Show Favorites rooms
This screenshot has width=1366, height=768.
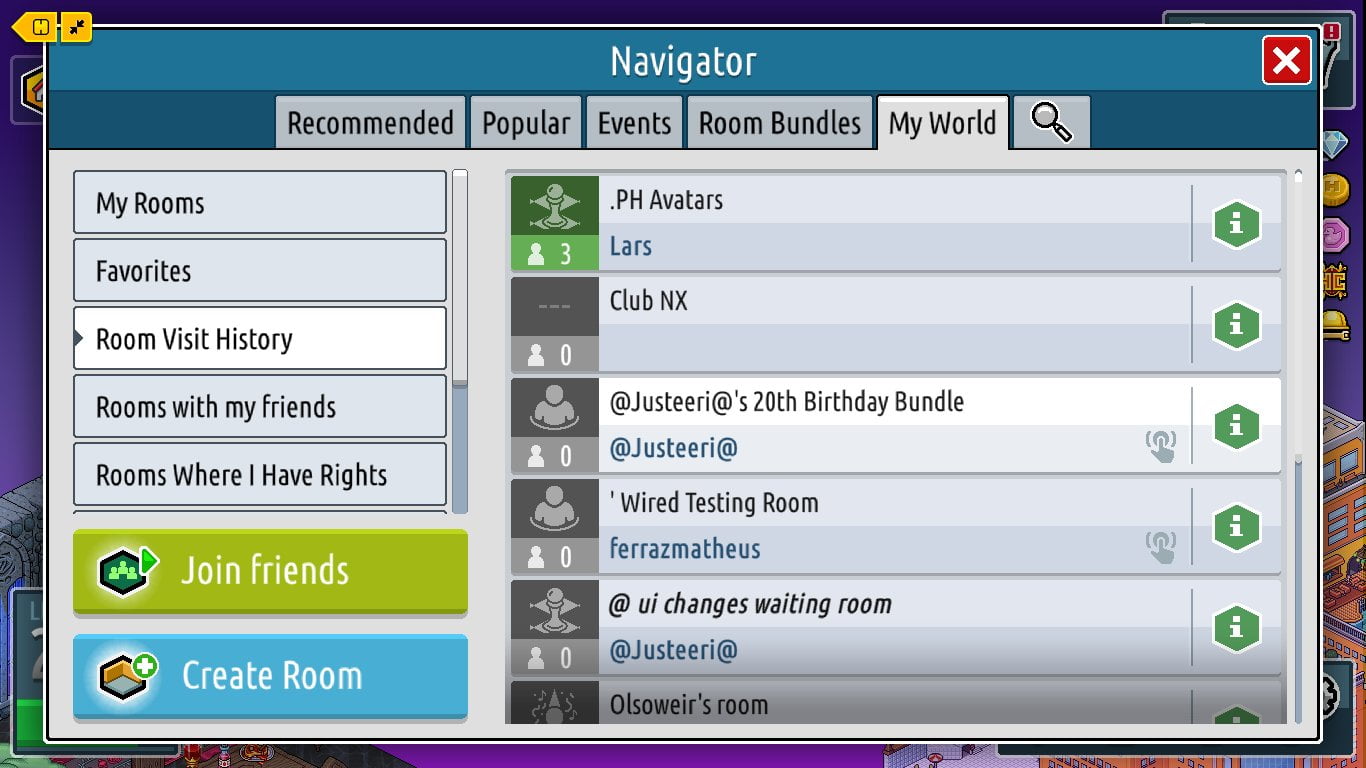point(259,271)
